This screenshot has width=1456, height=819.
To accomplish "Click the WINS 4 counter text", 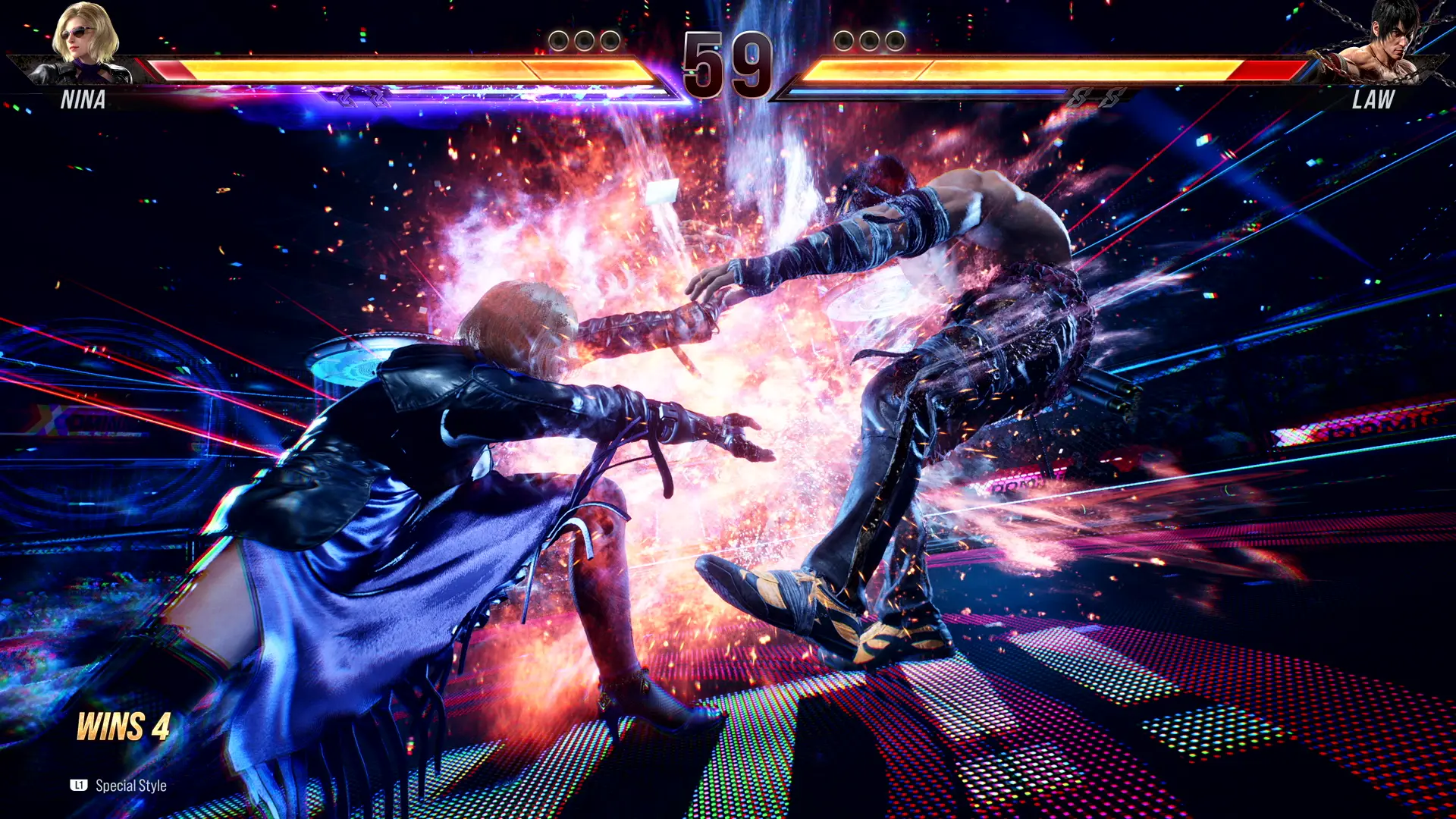I will coord(124,726).
